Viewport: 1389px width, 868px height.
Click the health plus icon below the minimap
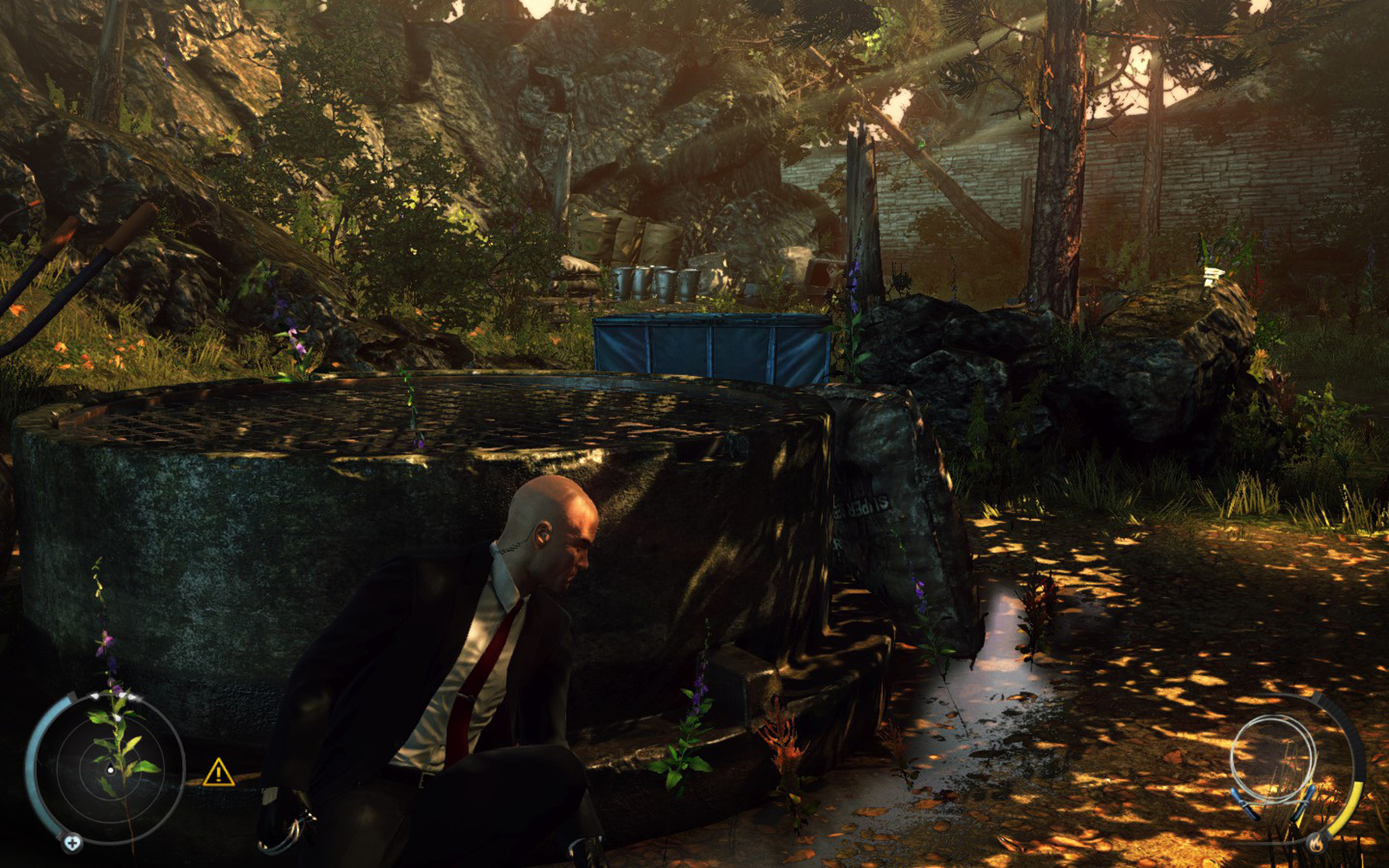pyautogui.click(x=72, y=844)
